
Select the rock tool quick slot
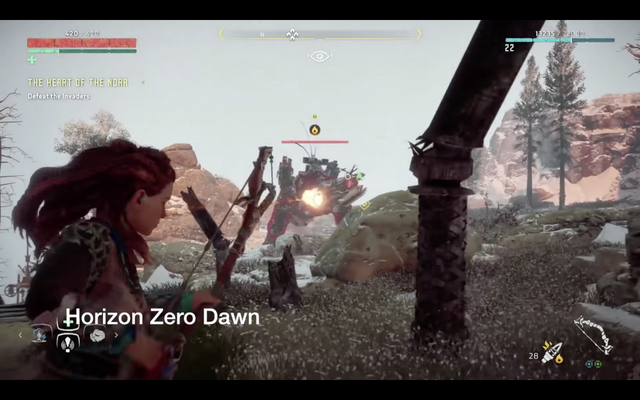tap(96, 335)
